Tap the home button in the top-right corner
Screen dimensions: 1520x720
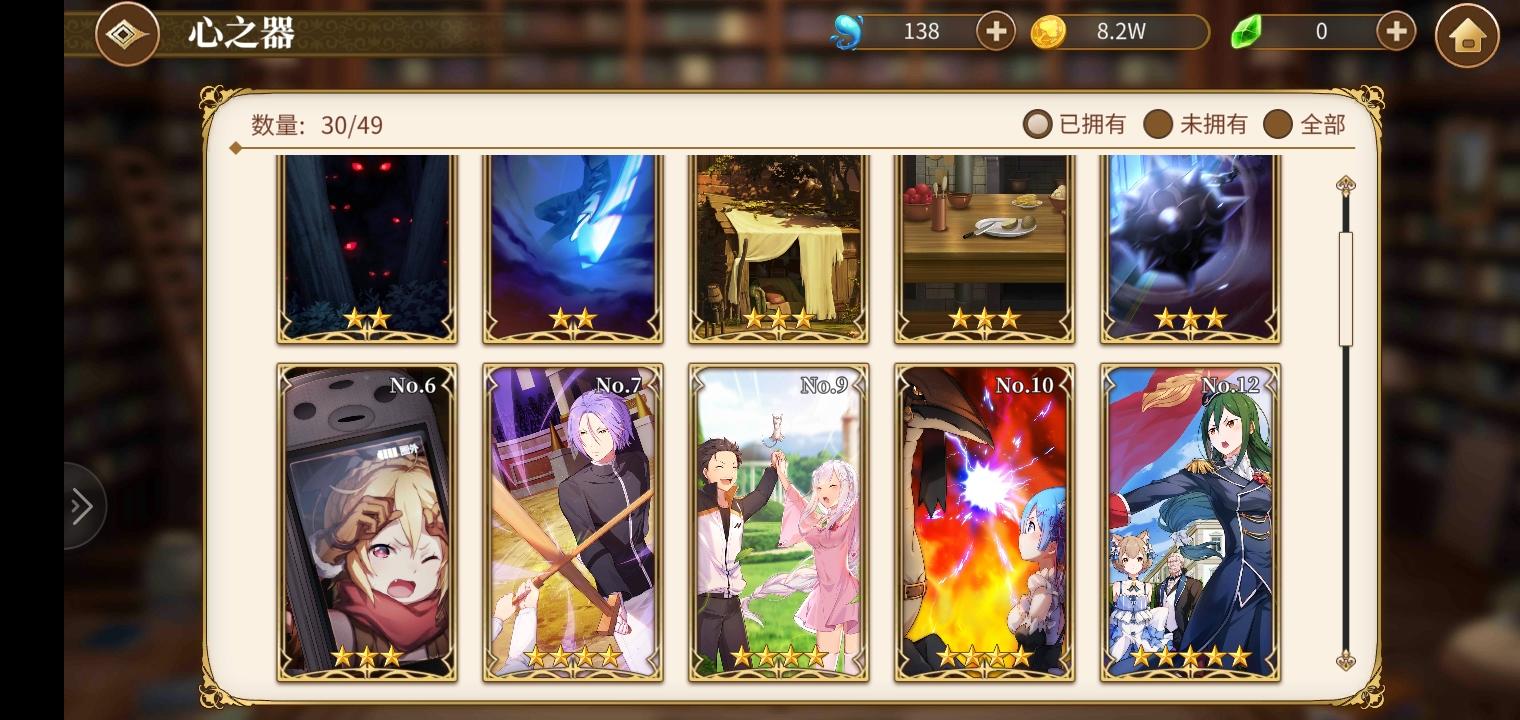pos(1467,36)
